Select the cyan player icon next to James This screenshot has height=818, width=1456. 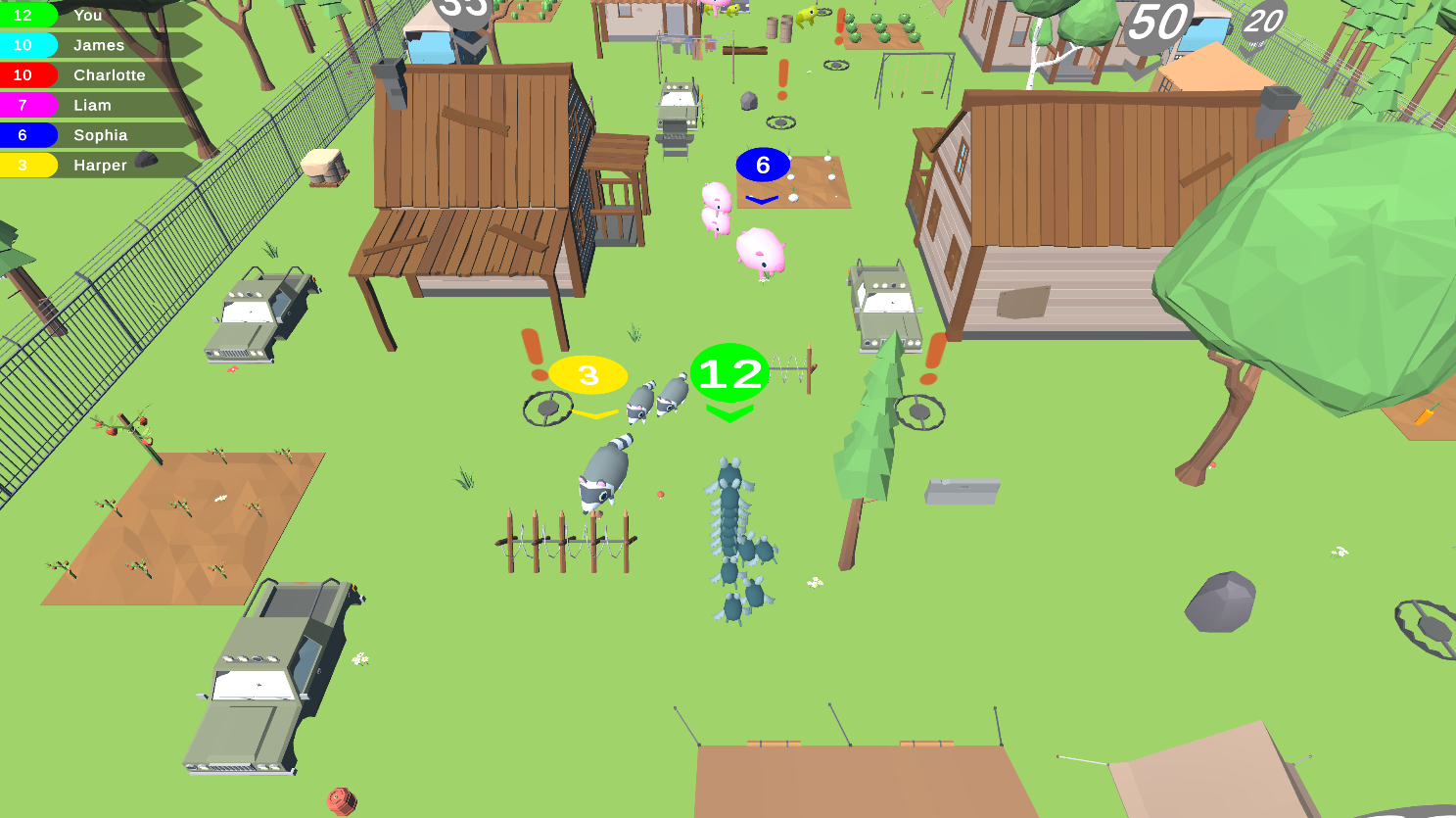click(23, 45)
